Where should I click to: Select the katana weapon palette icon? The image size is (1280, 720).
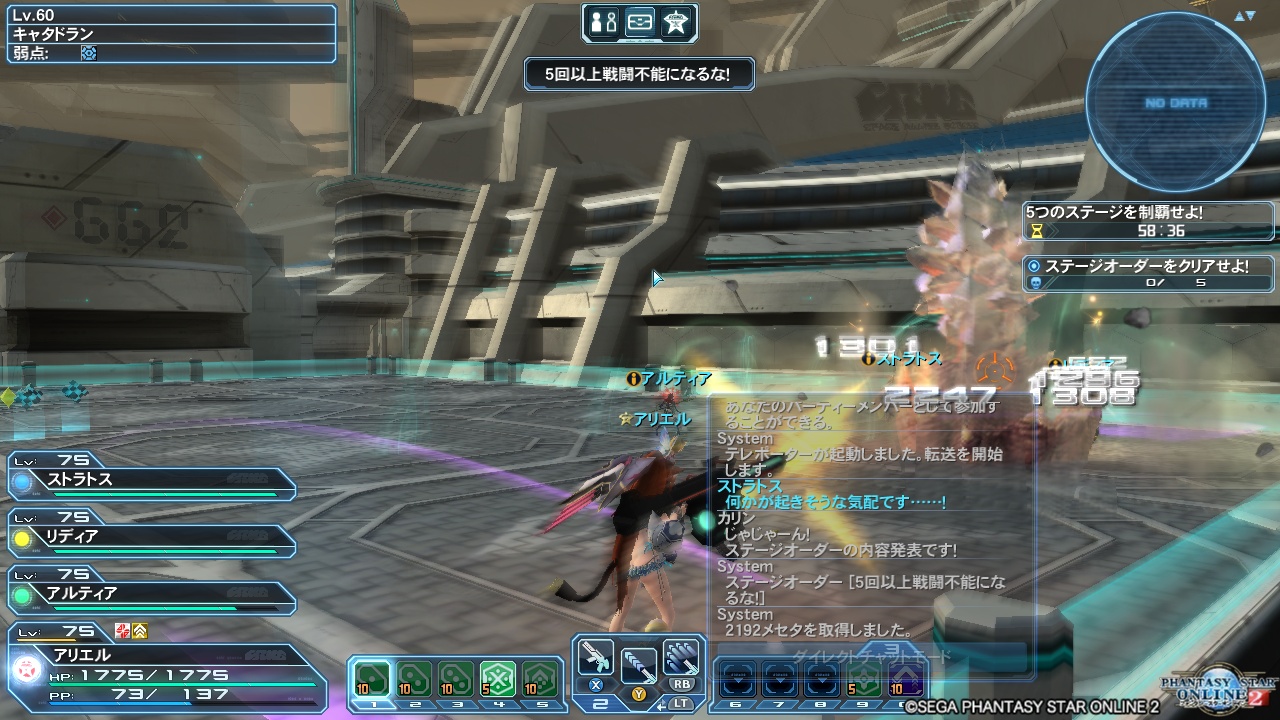coord(640,663)
